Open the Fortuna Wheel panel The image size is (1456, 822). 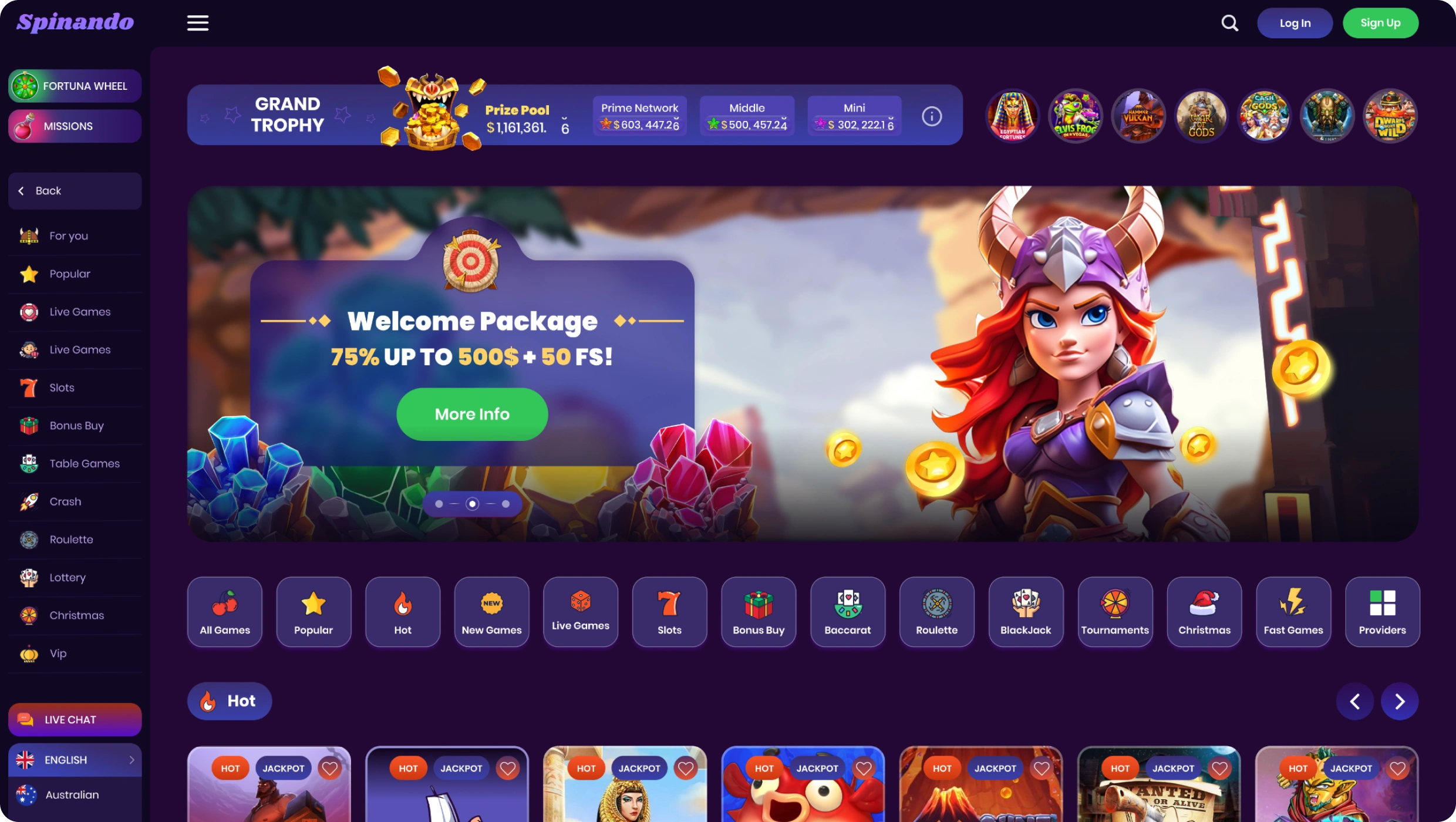tap(75, 86)
